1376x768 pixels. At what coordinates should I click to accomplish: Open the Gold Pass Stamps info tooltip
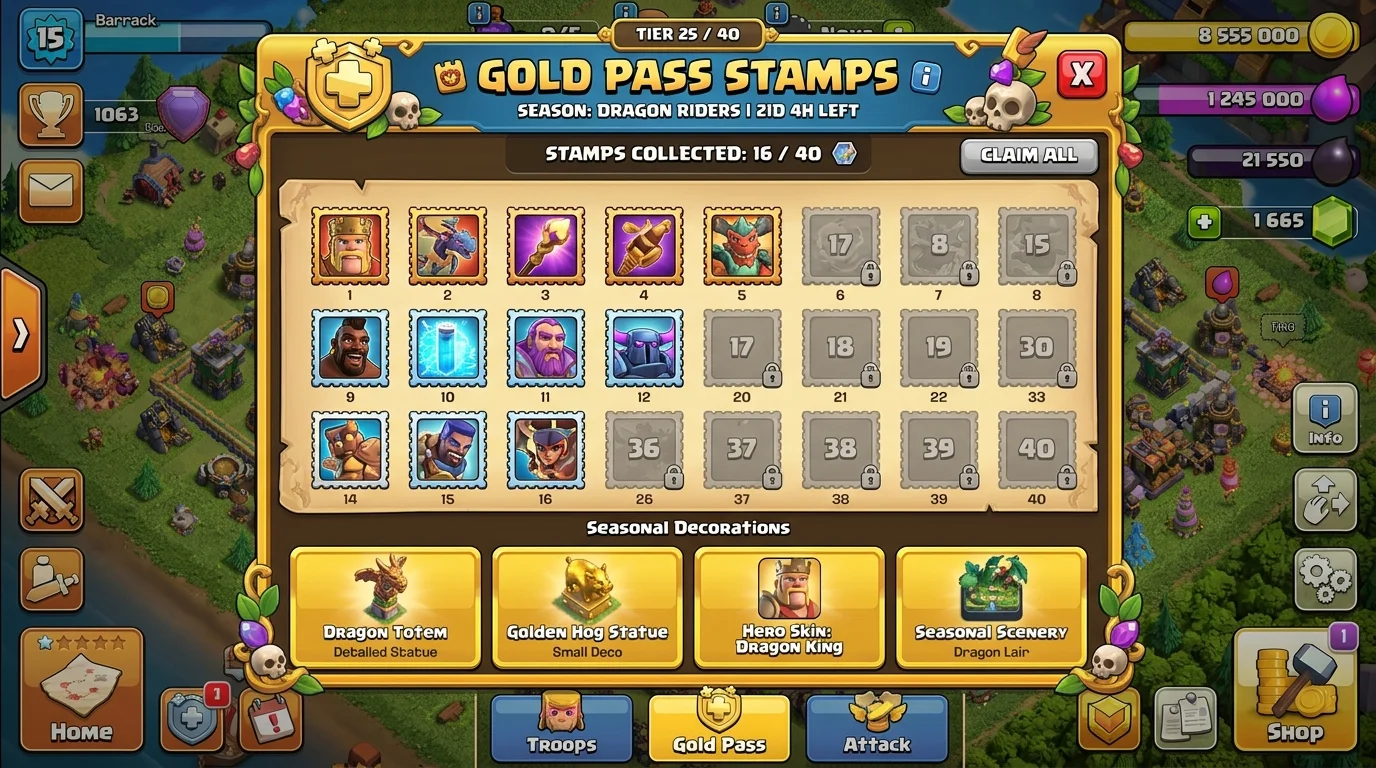click(926, 75)
